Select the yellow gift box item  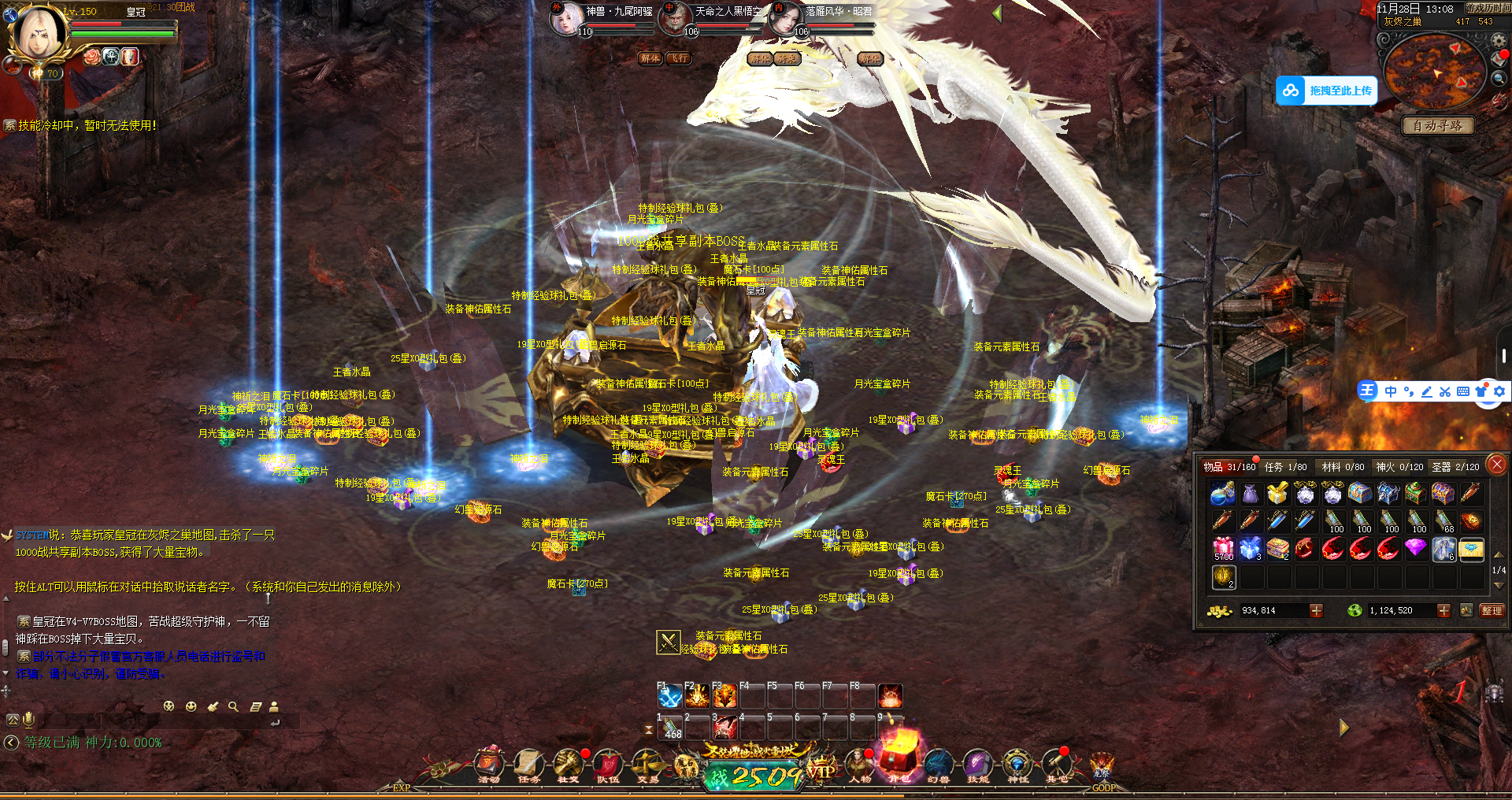1277,494
